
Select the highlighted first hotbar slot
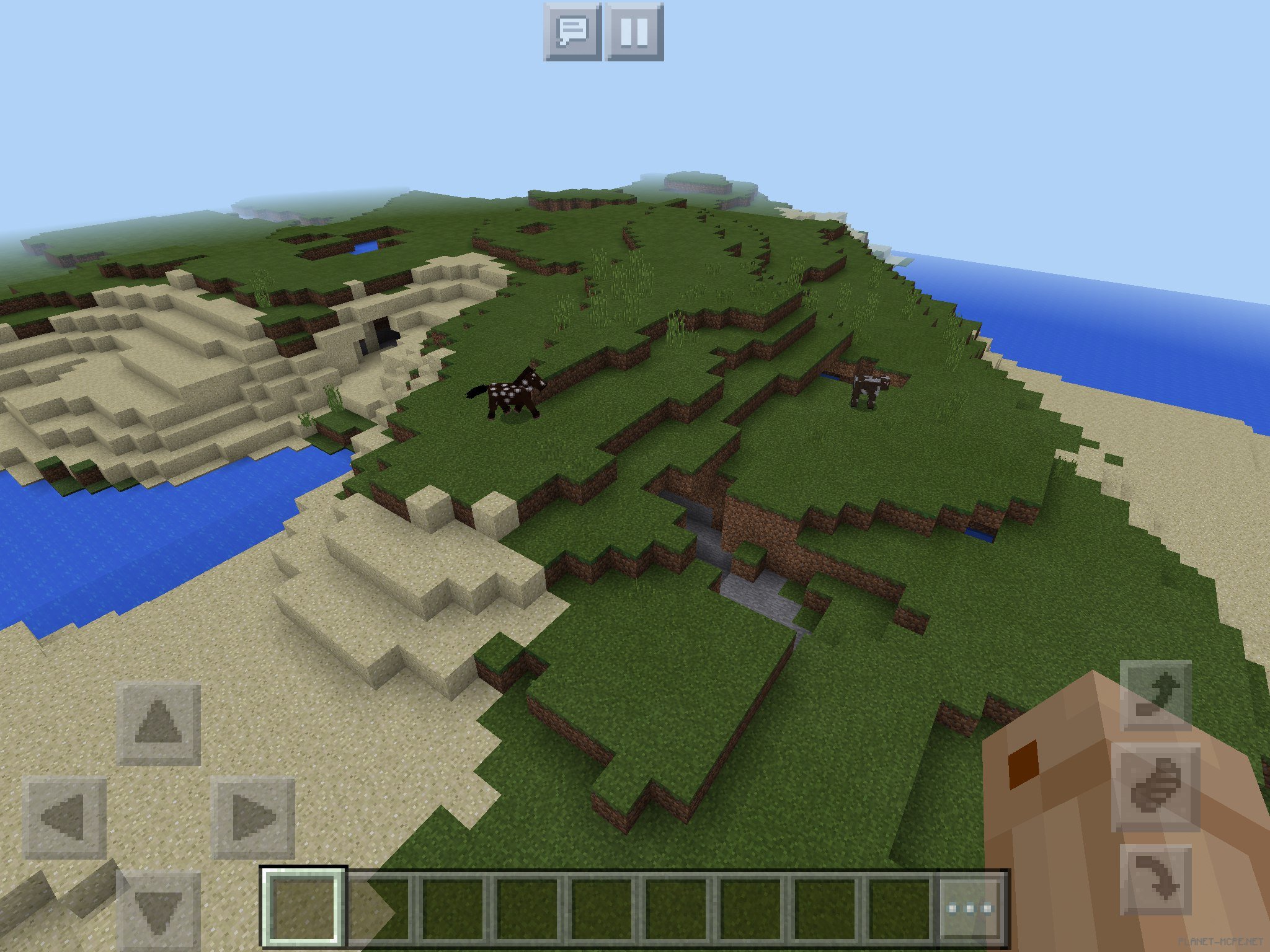point(303,907)
